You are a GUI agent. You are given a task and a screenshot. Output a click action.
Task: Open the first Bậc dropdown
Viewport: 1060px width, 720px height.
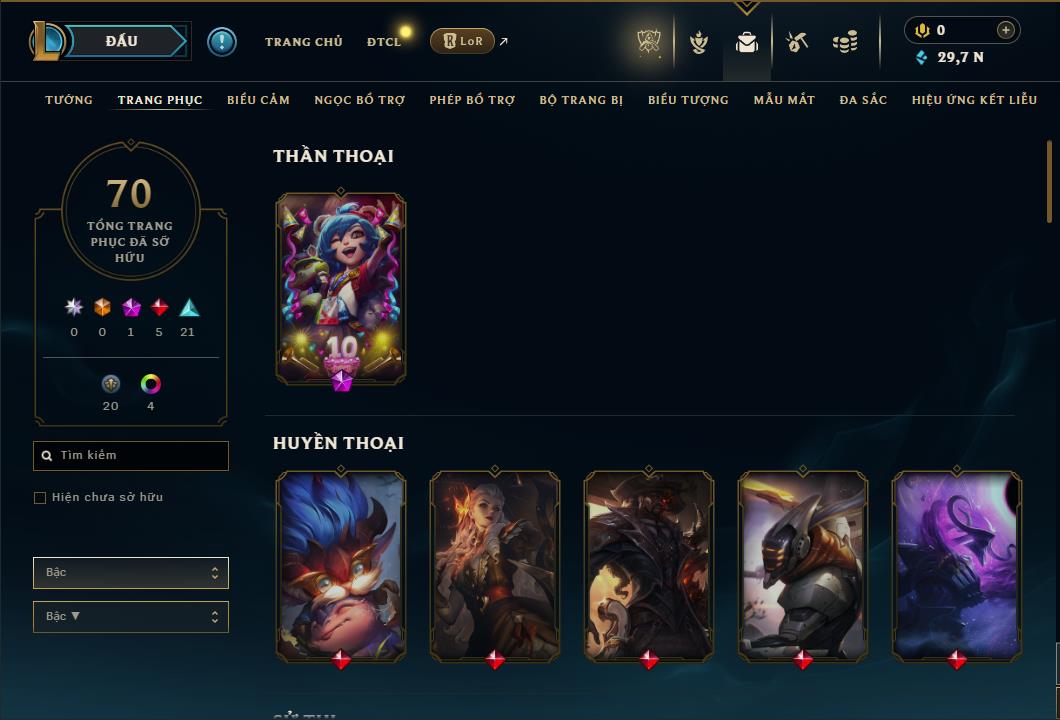click(x=131, y=573)
